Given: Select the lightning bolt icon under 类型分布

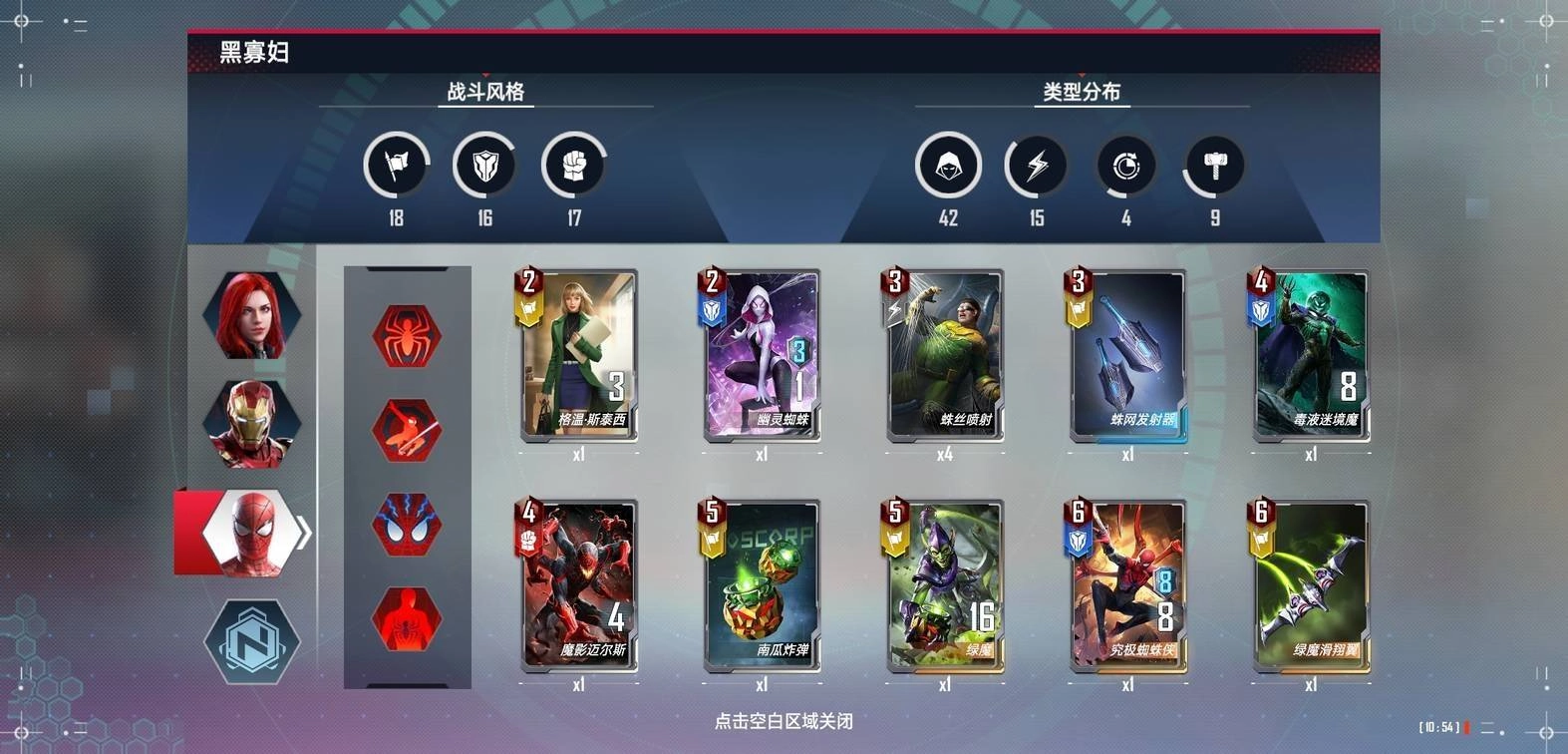Looking at the screenshot, I should (1037, 166).
